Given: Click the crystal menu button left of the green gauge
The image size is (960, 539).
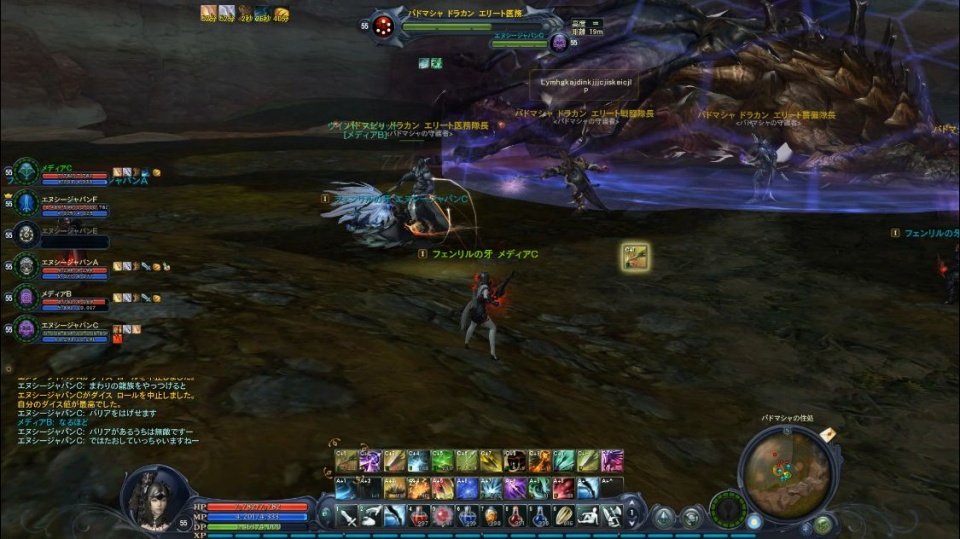Looking at the screenshot, I should click(663, 516).
